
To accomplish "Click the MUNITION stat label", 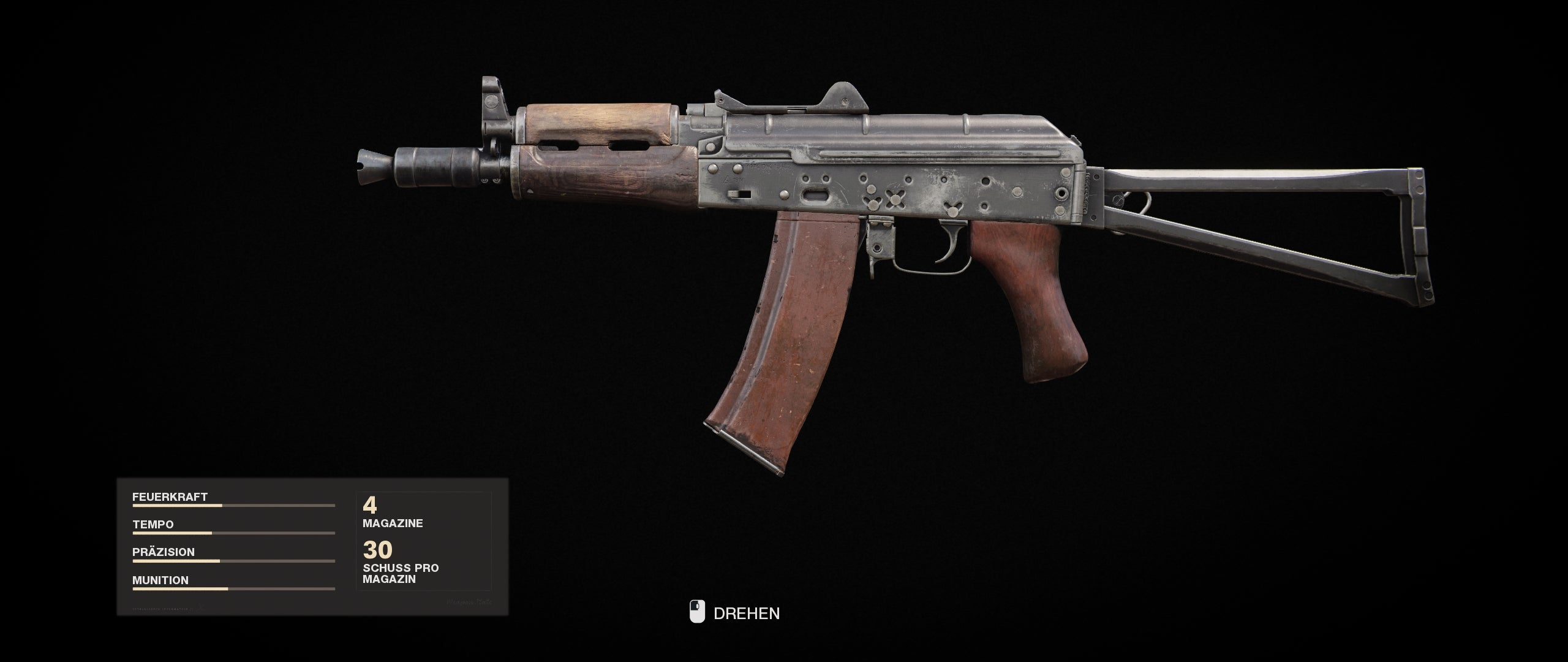I will tap(160, 579).
